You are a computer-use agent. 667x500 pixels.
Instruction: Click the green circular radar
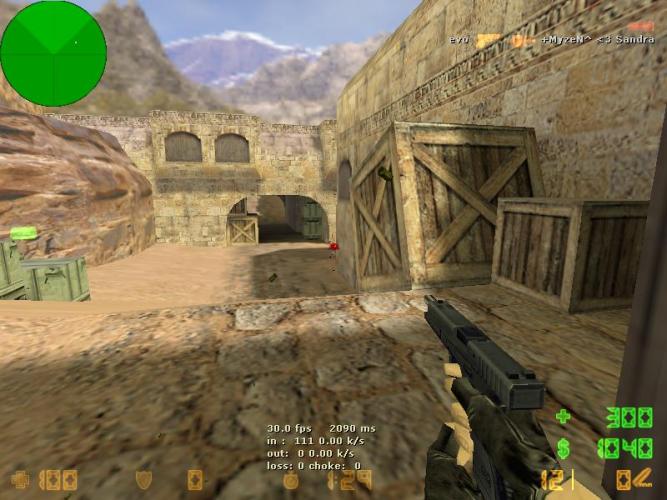point(53,53)
